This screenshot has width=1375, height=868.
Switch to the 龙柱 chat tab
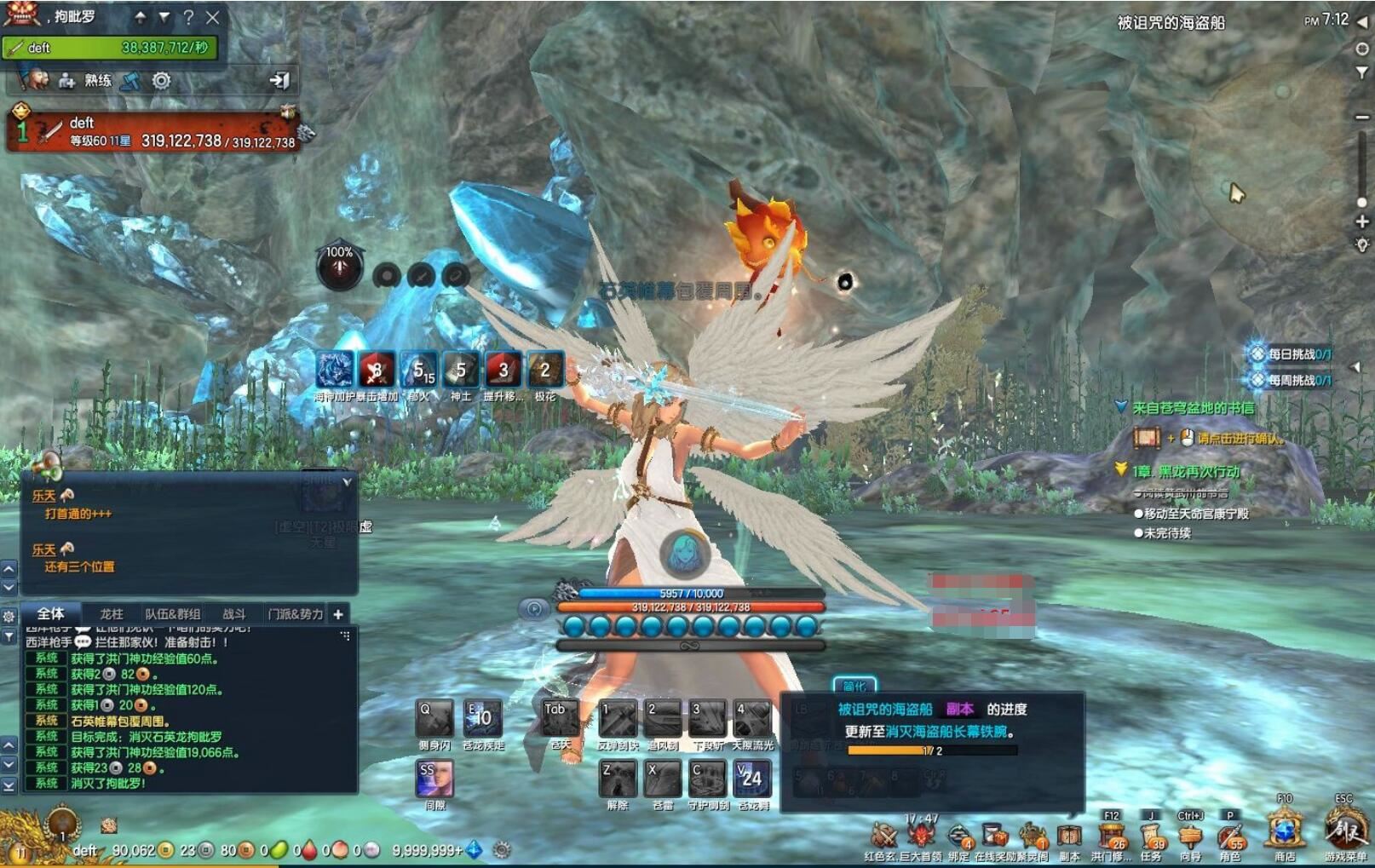[x=112, y=613]
